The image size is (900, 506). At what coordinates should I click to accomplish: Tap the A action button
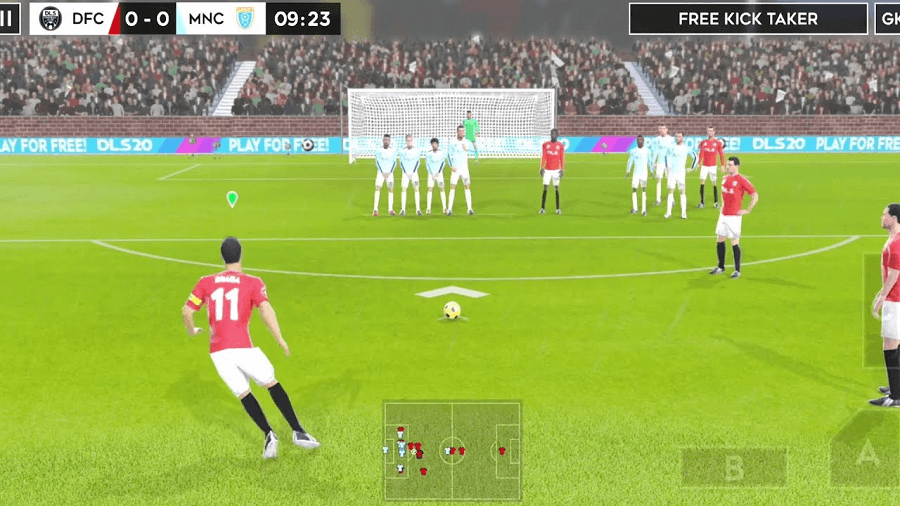point(867,456)
